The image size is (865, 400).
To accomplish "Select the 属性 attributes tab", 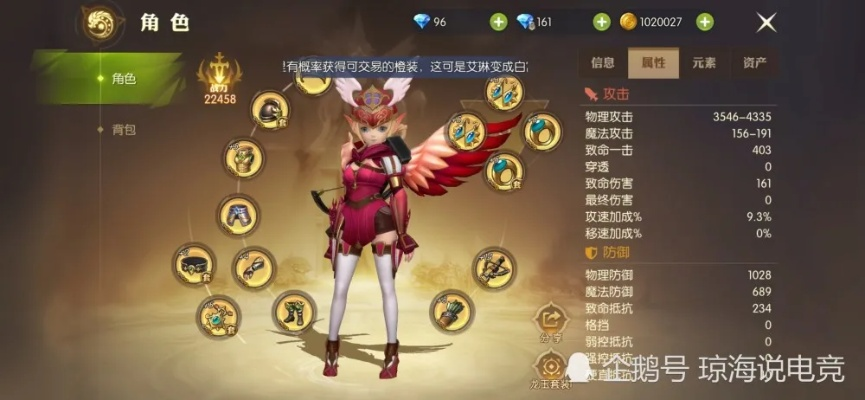I will coord(653,62).
